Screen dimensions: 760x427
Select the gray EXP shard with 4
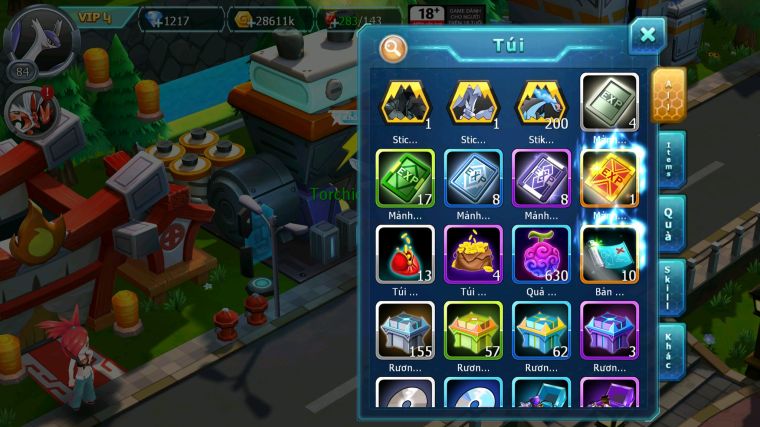[x=609, y=102]
